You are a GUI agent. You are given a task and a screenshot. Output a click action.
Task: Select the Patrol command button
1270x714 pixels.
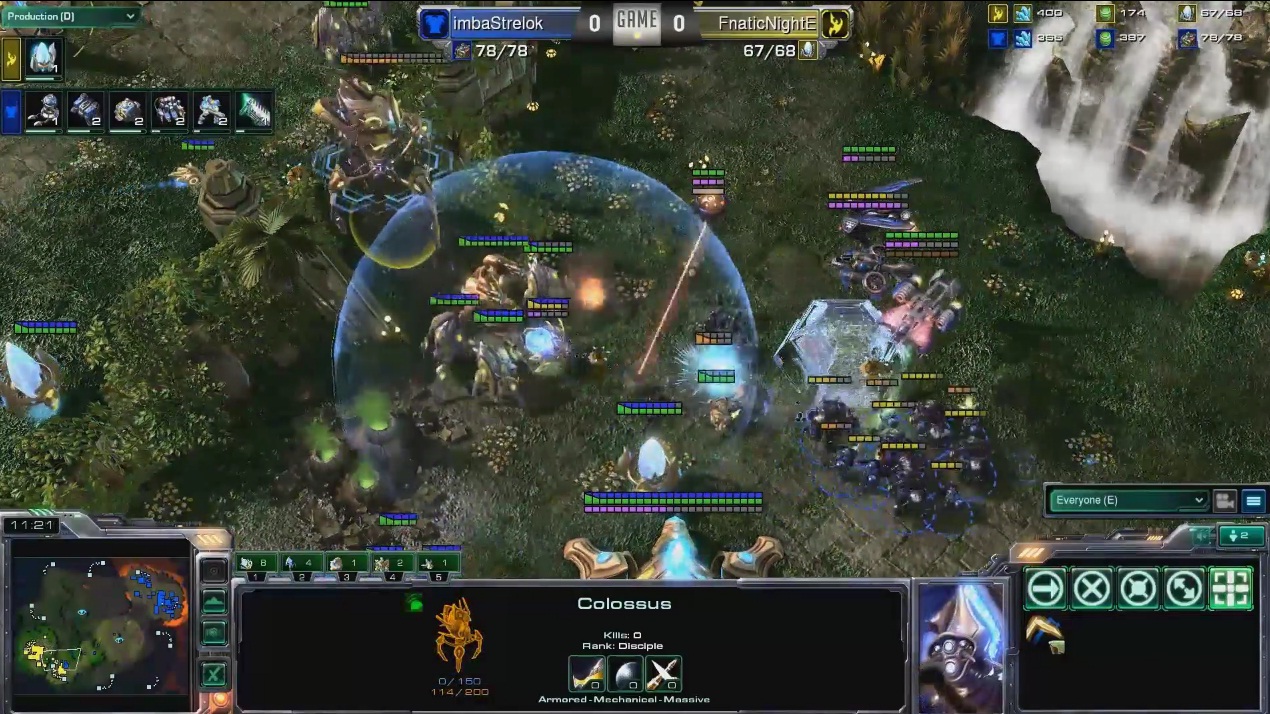click(x=1185, y=589)
